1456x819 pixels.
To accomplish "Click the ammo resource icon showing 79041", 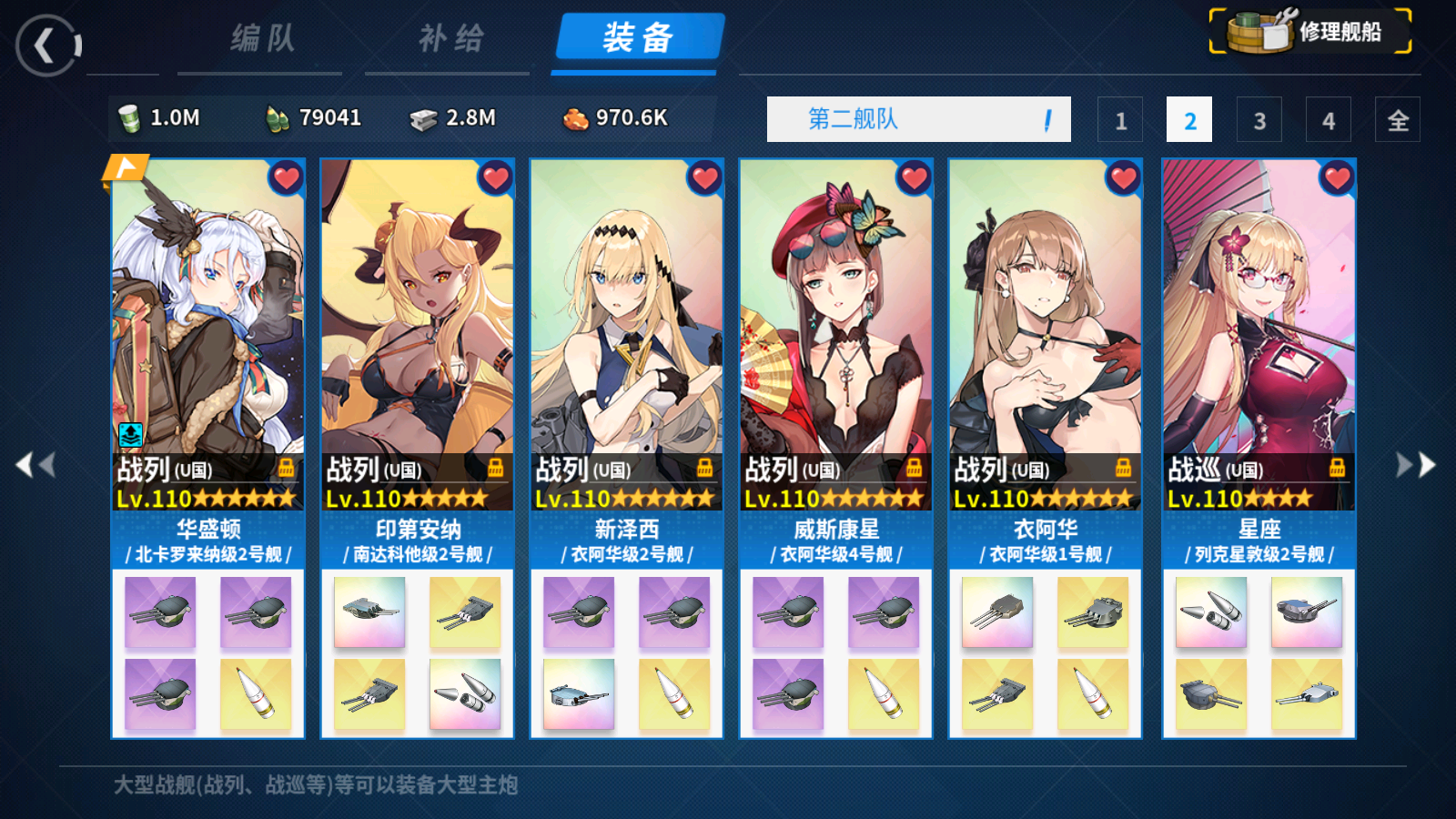I will click(280, 118).
